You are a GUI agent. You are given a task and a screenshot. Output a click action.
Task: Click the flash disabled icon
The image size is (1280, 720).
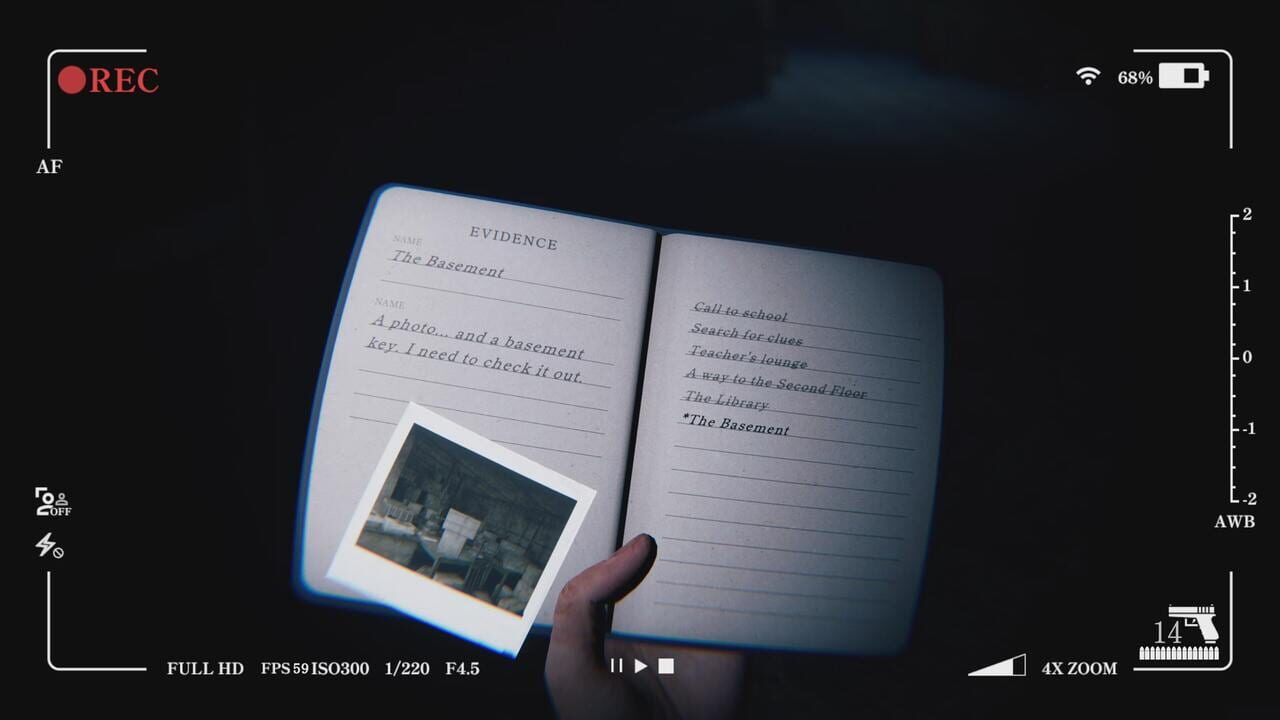point(46,547)
